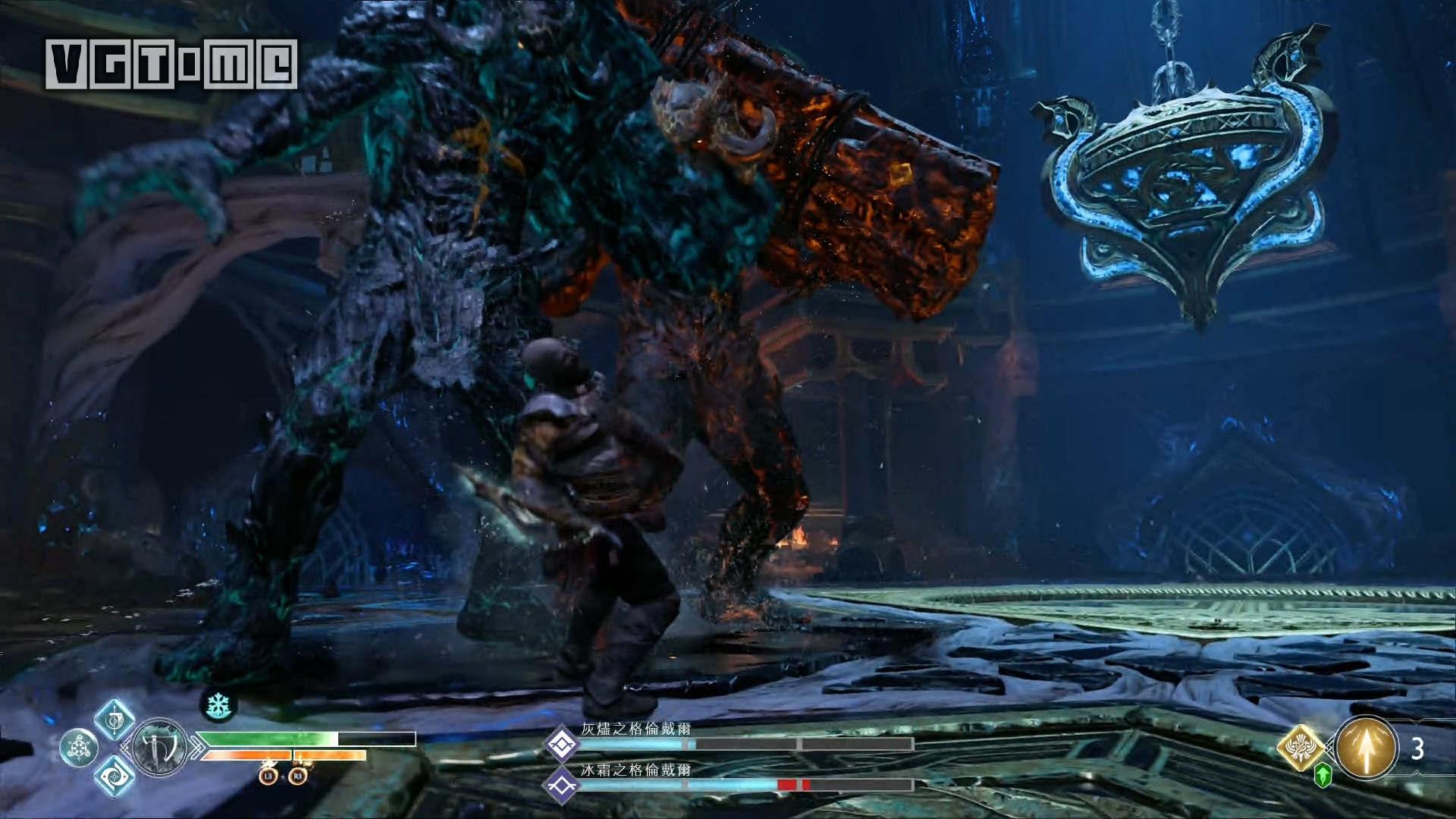Activate the upper diamond runic attack icon
Viewport: 1456px width, 819px height.
coord(115,719)
